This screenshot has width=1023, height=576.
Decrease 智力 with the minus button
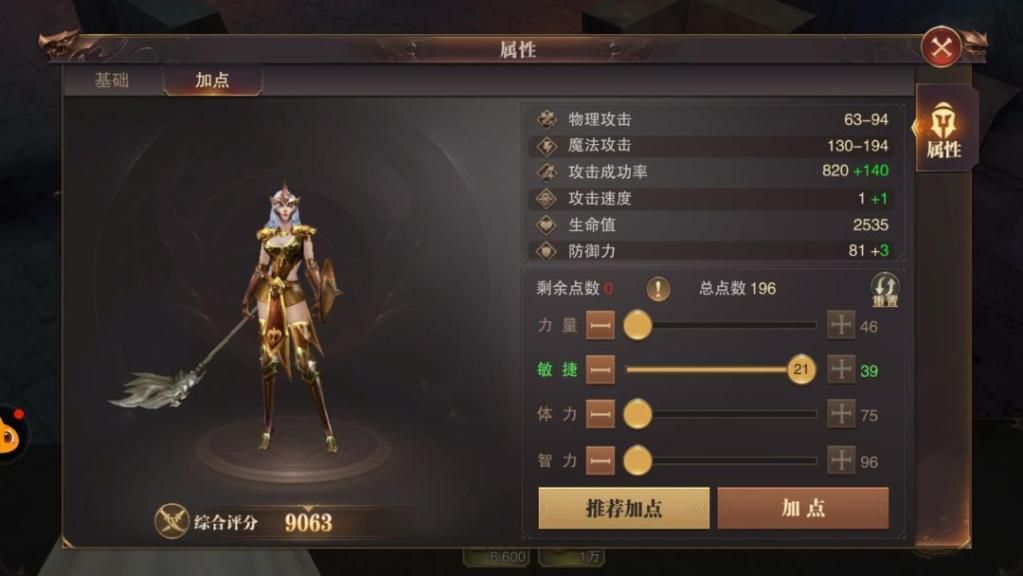click(600, 460)
